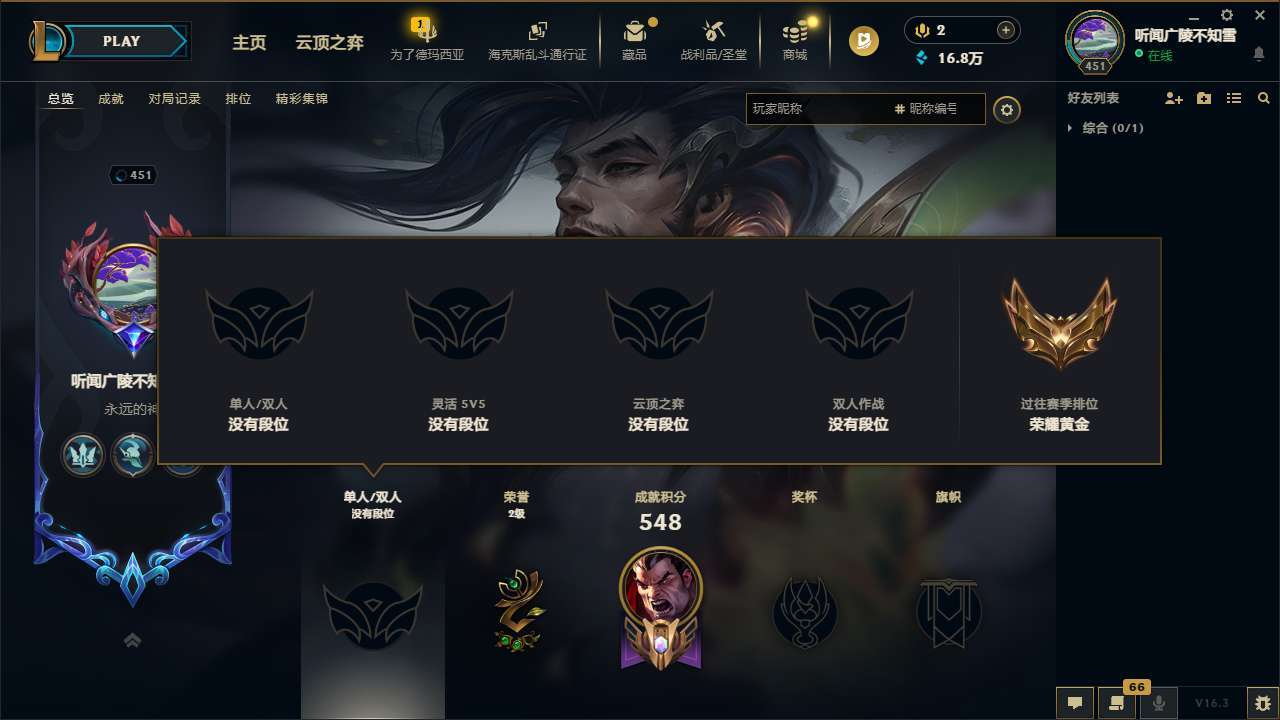Open the nickname search settings gear
This screenshot has height=720, width=1280.
point(1007,109)
